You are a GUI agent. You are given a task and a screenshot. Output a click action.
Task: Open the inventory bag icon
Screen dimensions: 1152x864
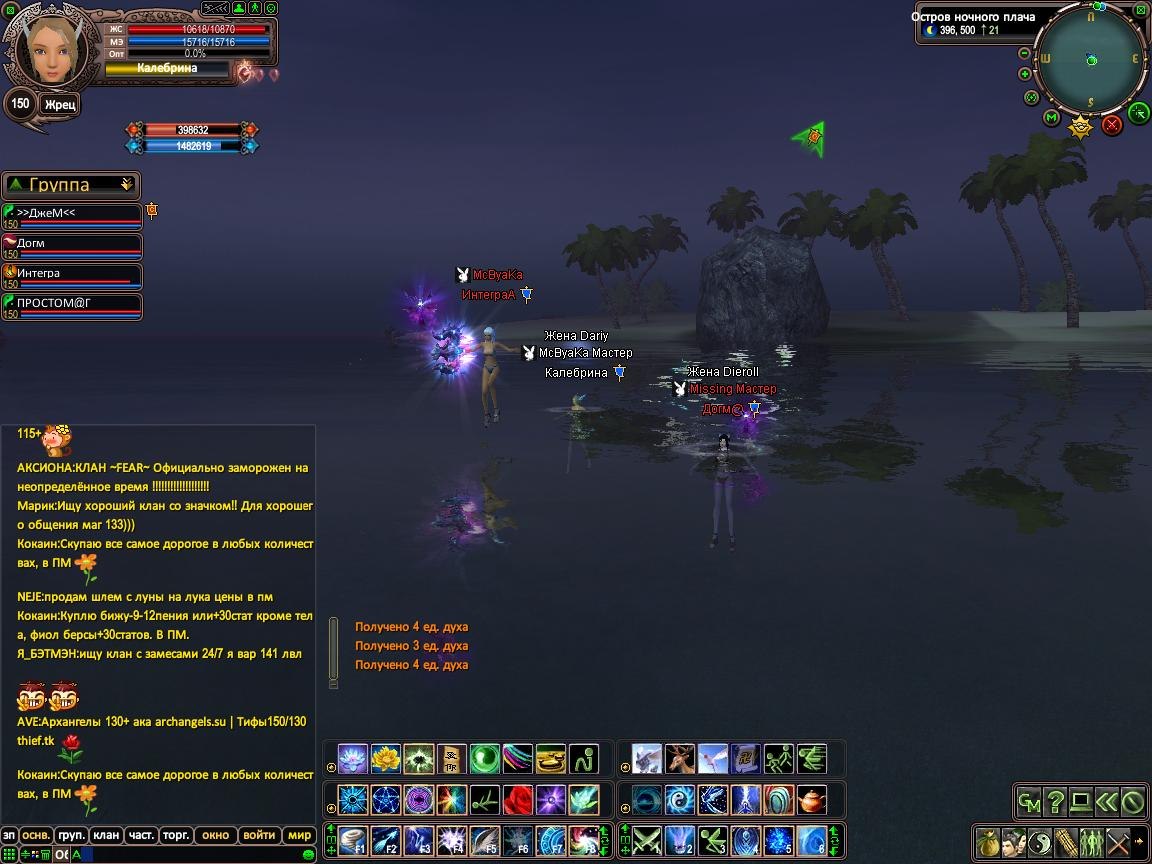tap(987, 841)
